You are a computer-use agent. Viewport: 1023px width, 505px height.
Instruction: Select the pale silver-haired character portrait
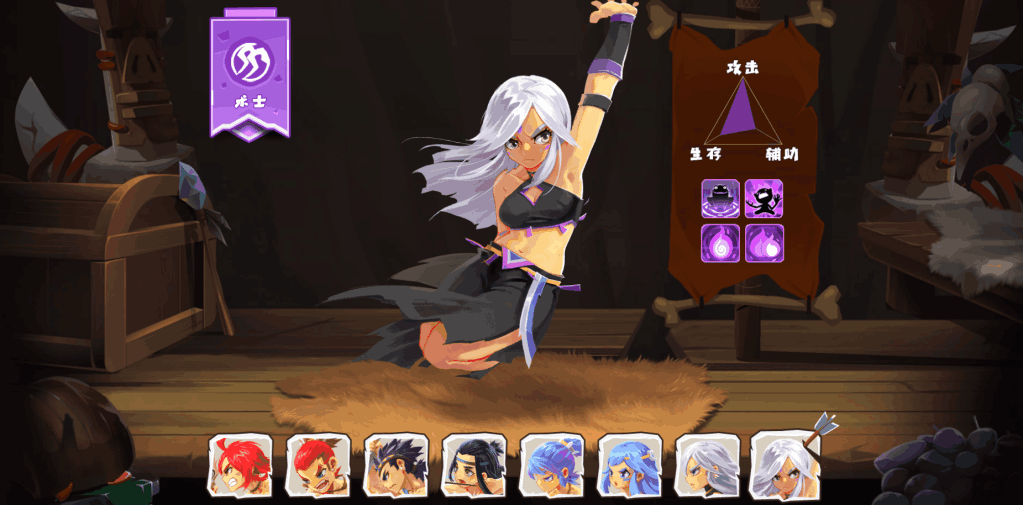[x=707, y=465]
